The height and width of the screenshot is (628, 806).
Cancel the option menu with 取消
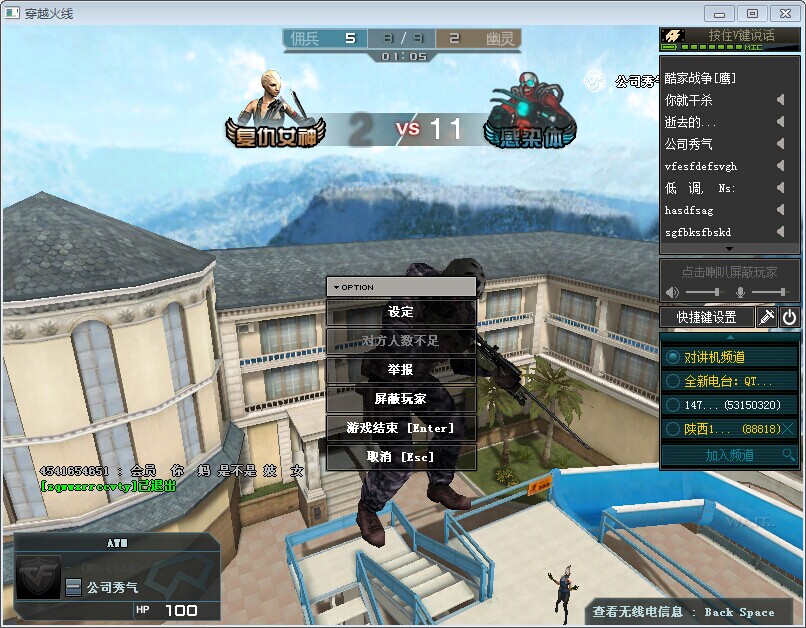pos(400,457)
